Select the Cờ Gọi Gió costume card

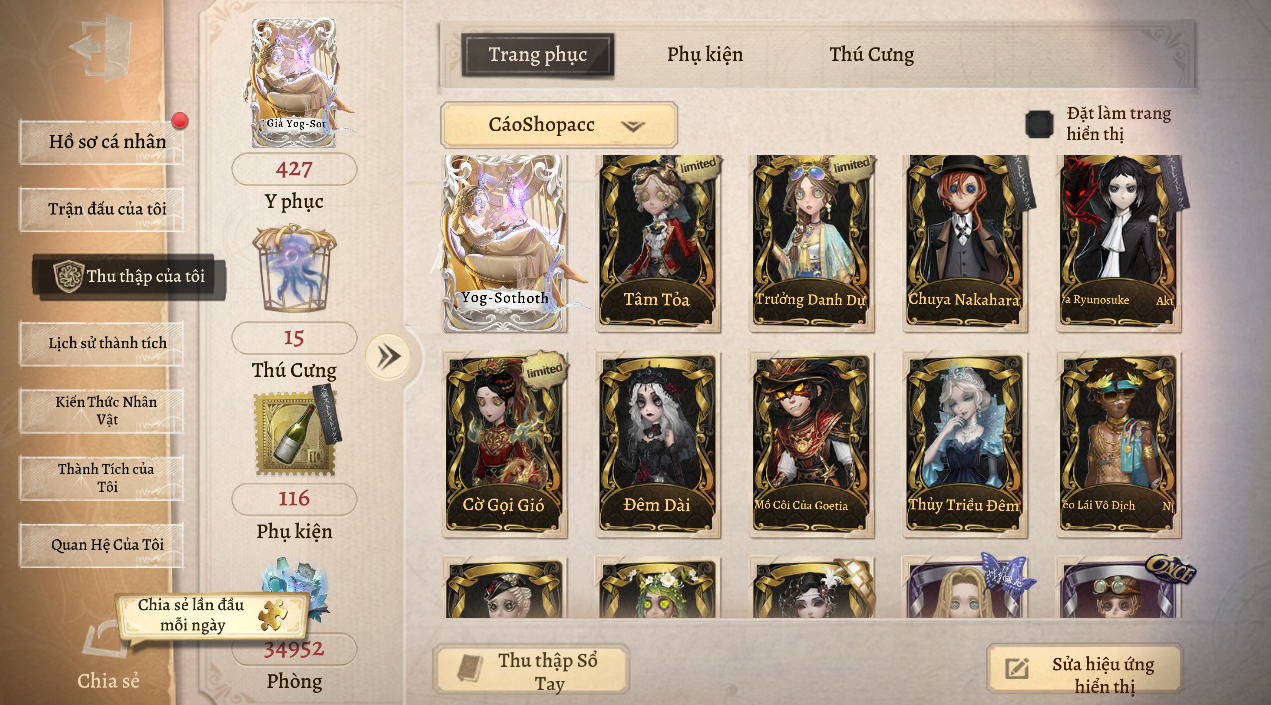tap(504, 443)
